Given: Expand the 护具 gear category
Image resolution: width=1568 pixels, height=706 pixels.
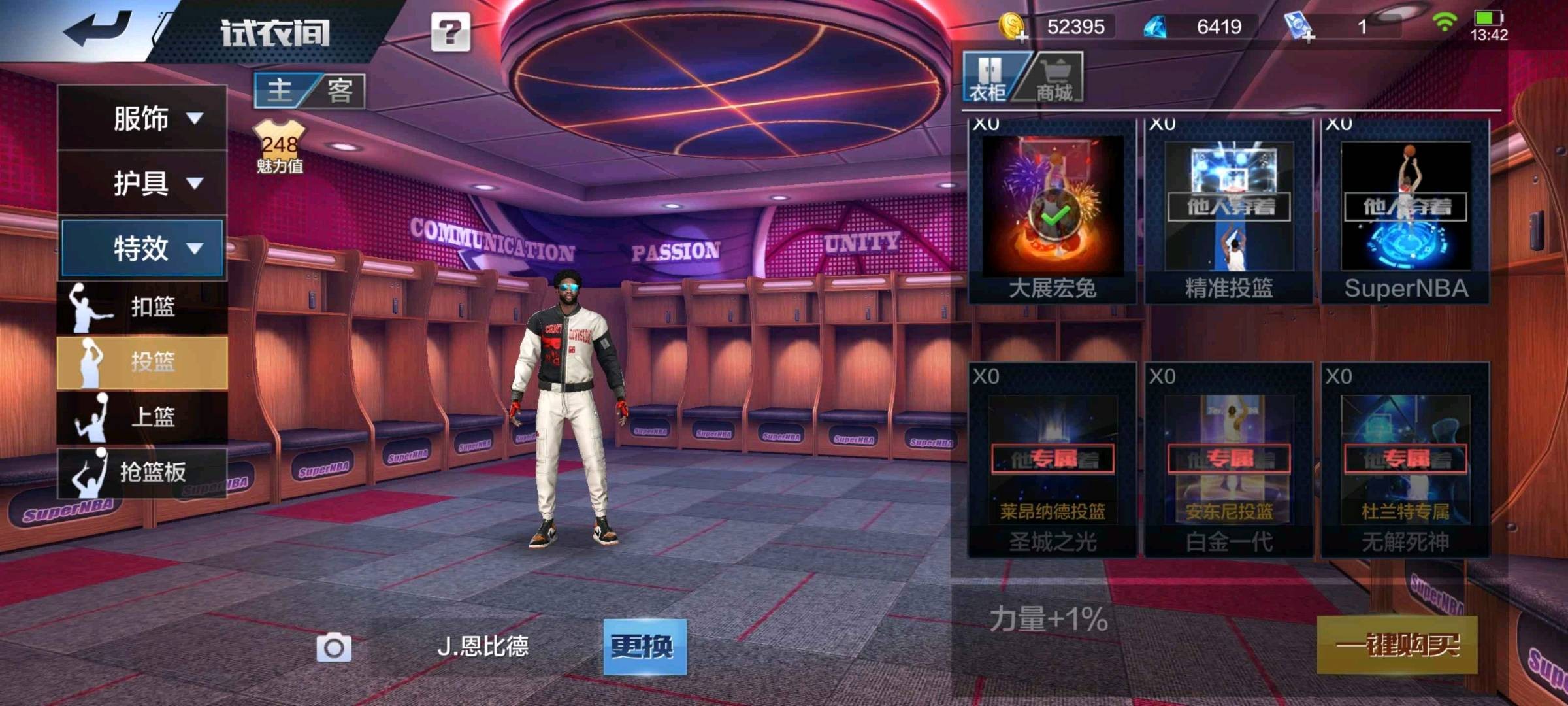Looking at the screenshot, I should point(142,183).
